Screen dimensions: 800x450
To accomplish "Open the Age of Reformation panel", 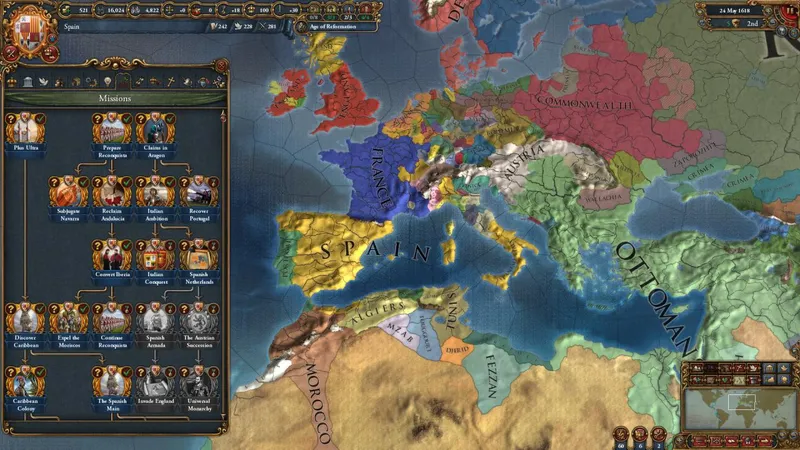I will (334, 27).
